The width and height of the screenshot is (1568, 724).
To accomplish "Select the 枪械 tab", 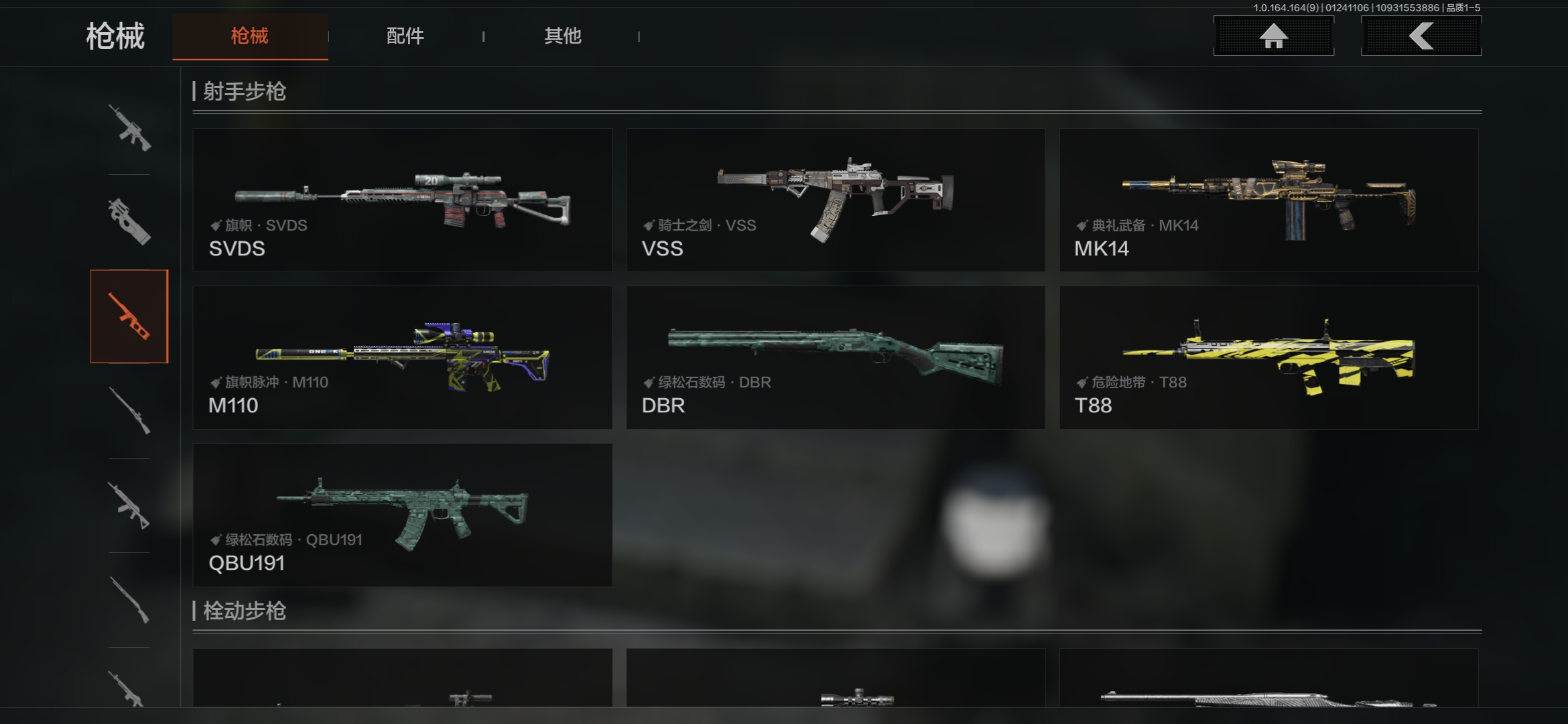I will (x=250, y=36).
